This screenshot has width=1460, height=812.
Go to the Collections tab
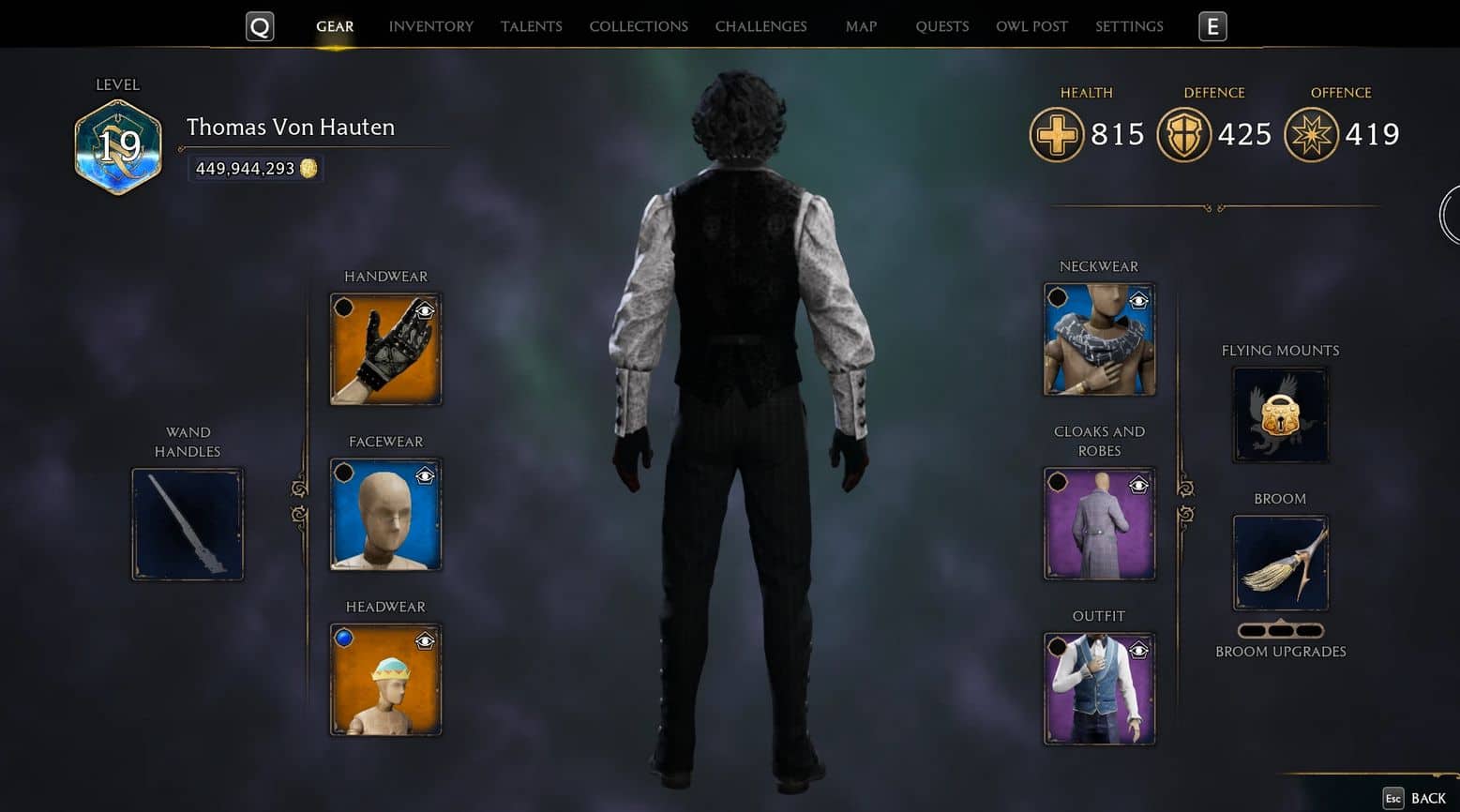tap(639, 26)
